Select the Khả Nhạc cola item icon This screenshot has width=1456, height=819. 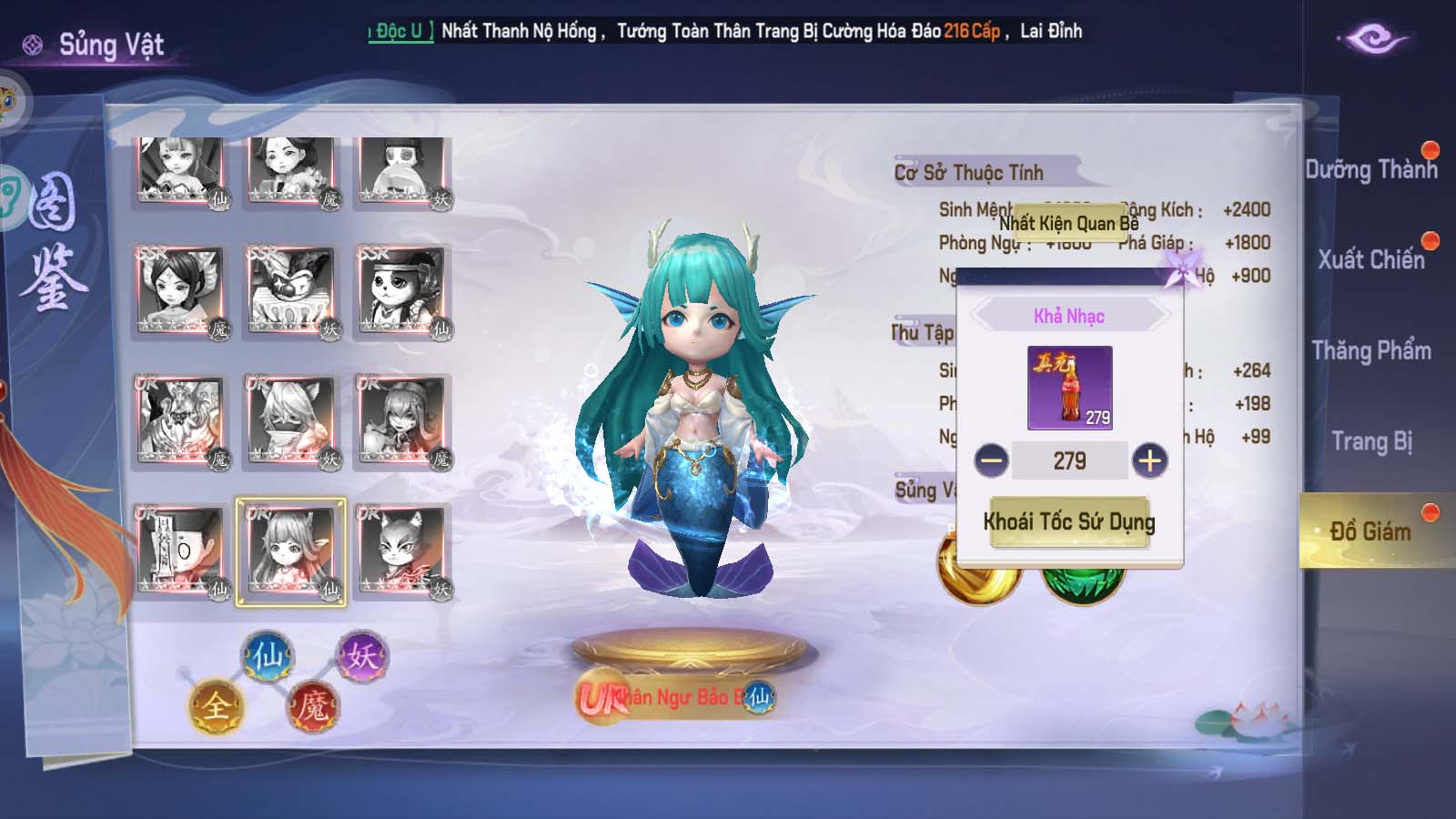click(1069, 388)
